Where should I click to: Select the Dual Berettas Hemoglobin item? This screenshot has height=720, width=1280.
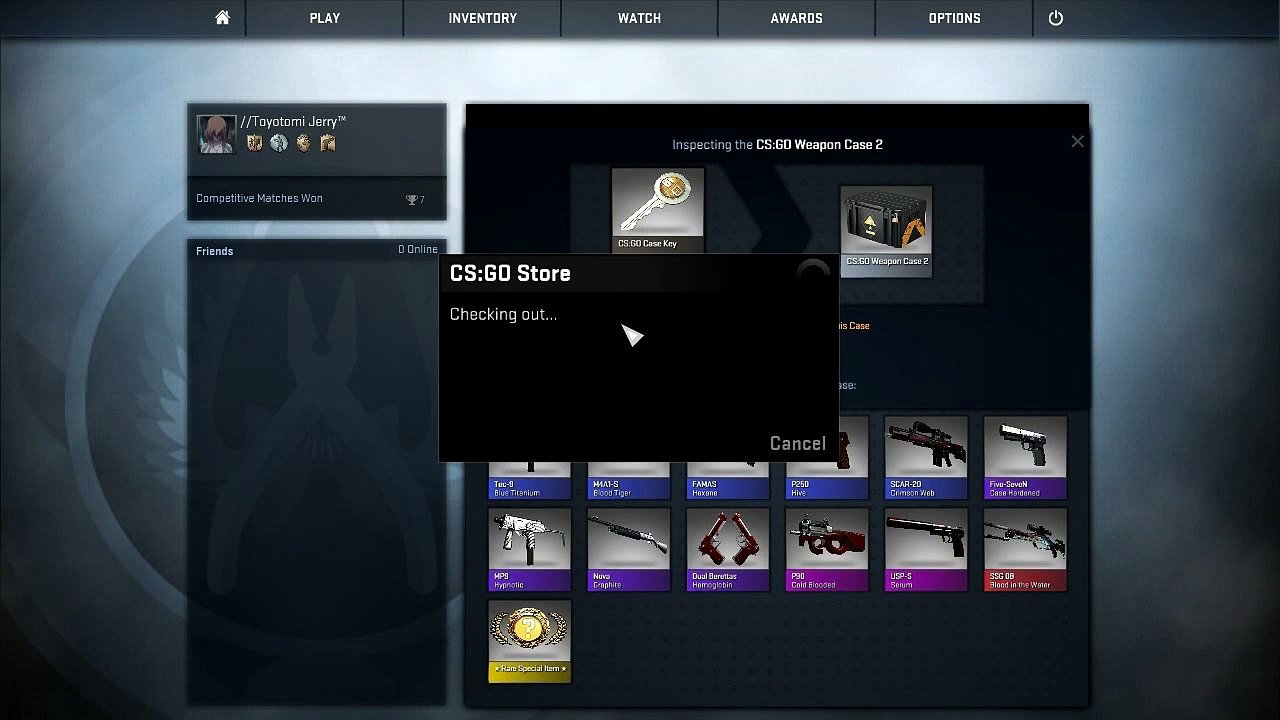(x=727, y=549)
